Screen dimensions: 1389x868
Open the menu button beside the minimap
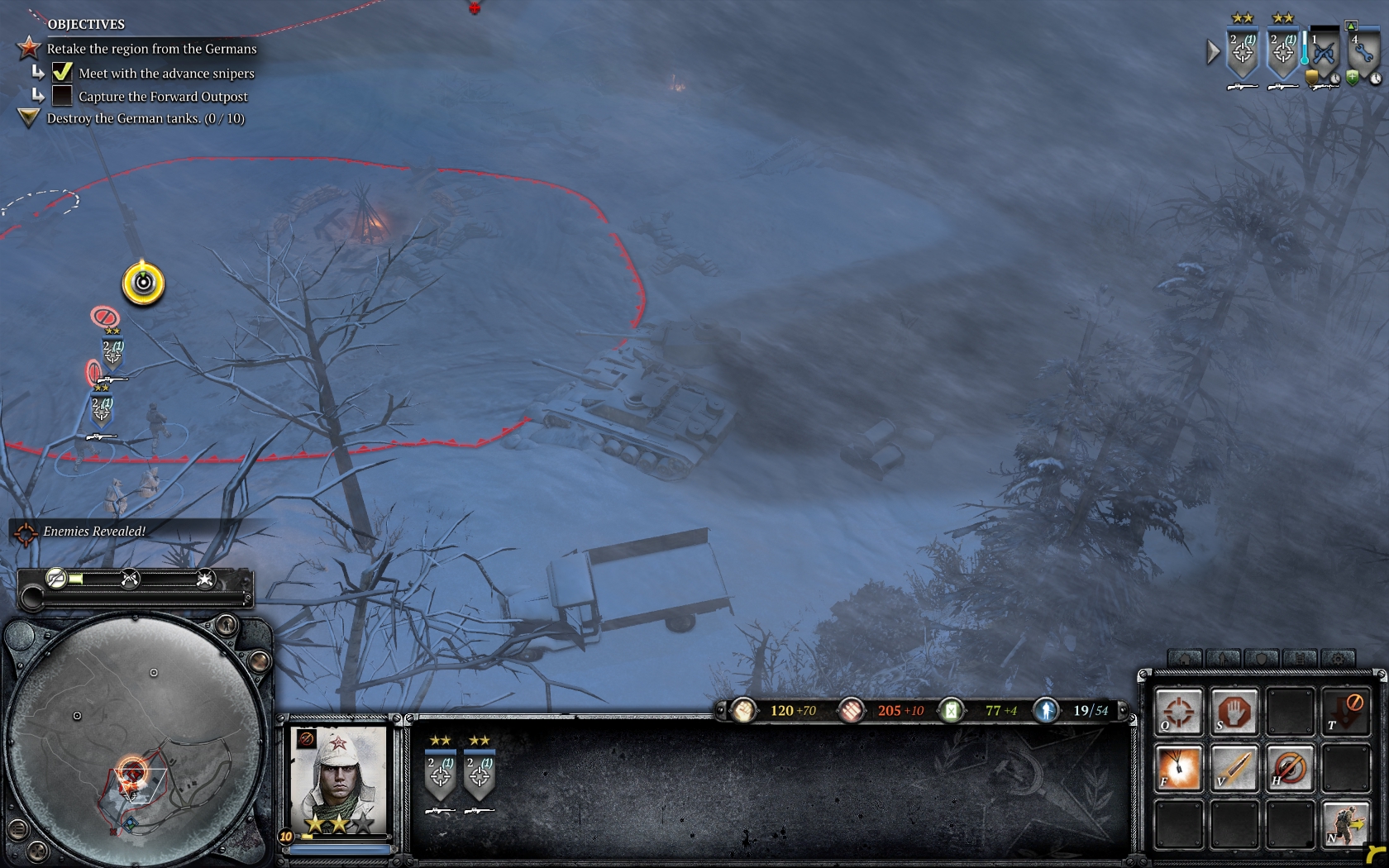click(x=17, y=828)
